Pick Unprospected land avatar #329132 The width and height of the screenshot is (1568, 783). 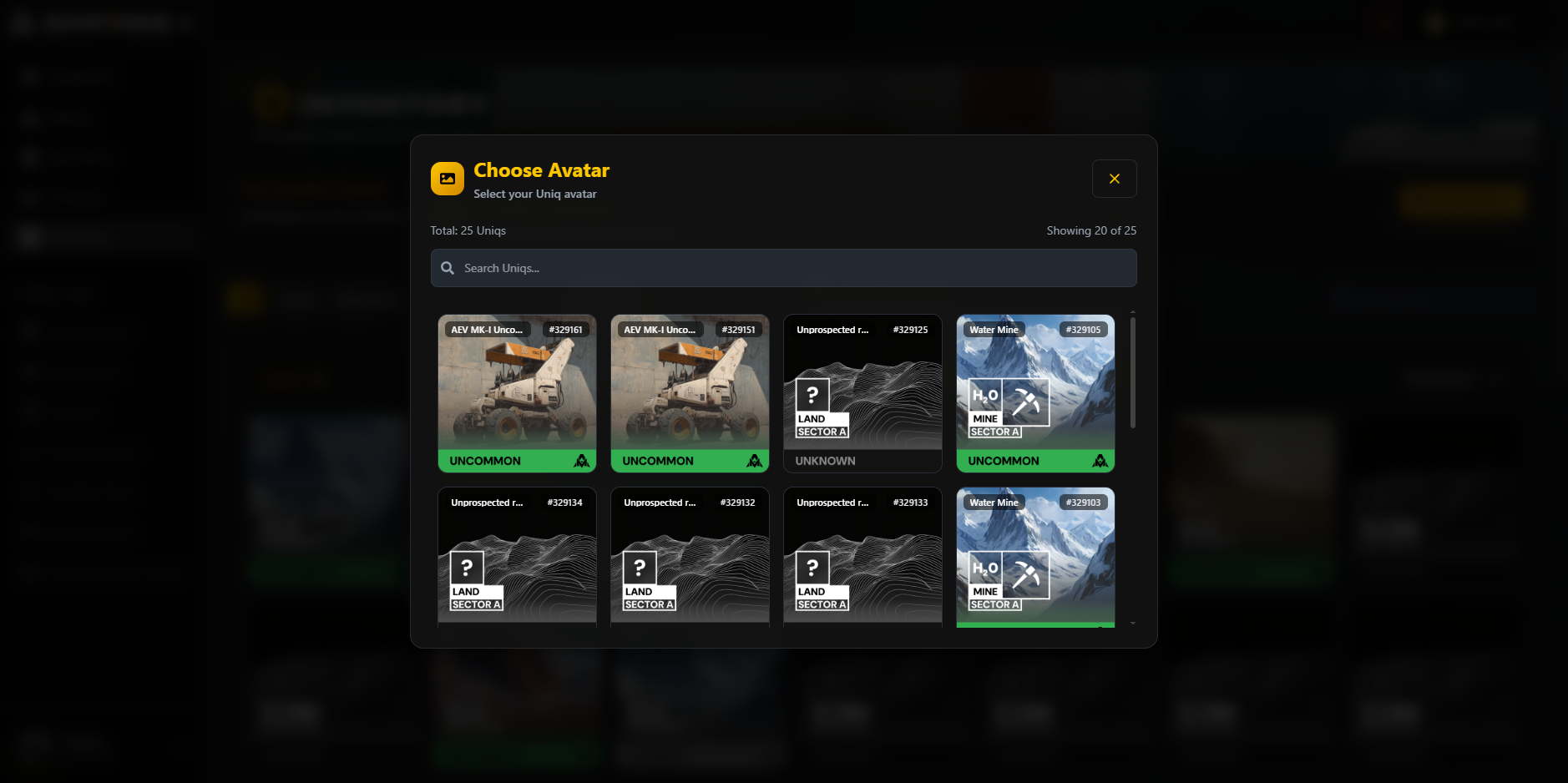690,557
